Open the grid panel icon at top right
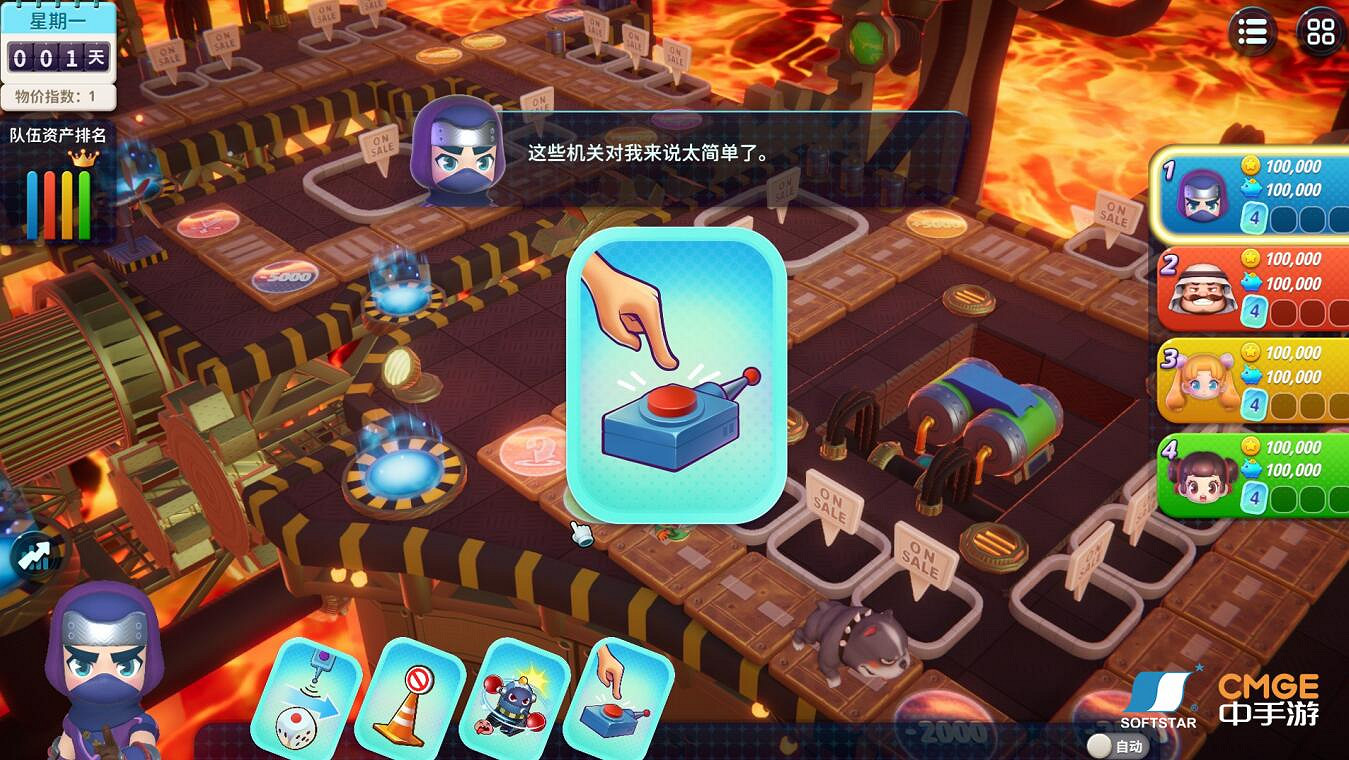The height and width of the screenshot is (760, 1349). click(1320, 31)
